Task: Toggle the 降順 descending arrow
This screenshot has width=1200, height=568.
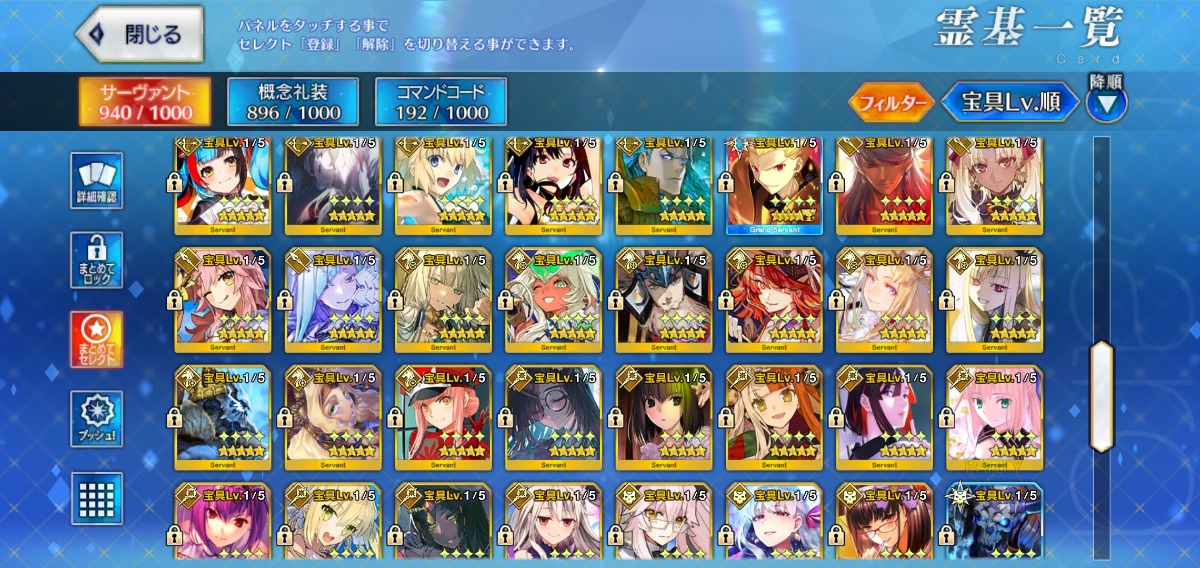Action: [1106, 102]
